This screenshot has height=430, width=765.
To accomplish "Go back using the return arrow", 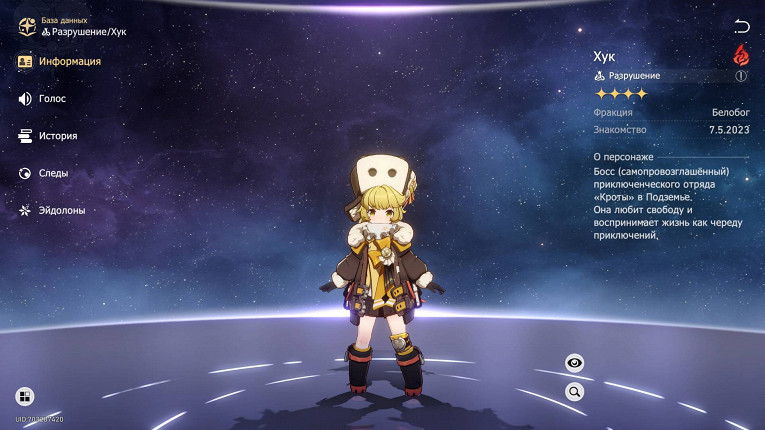I will (x=741, y=26).
